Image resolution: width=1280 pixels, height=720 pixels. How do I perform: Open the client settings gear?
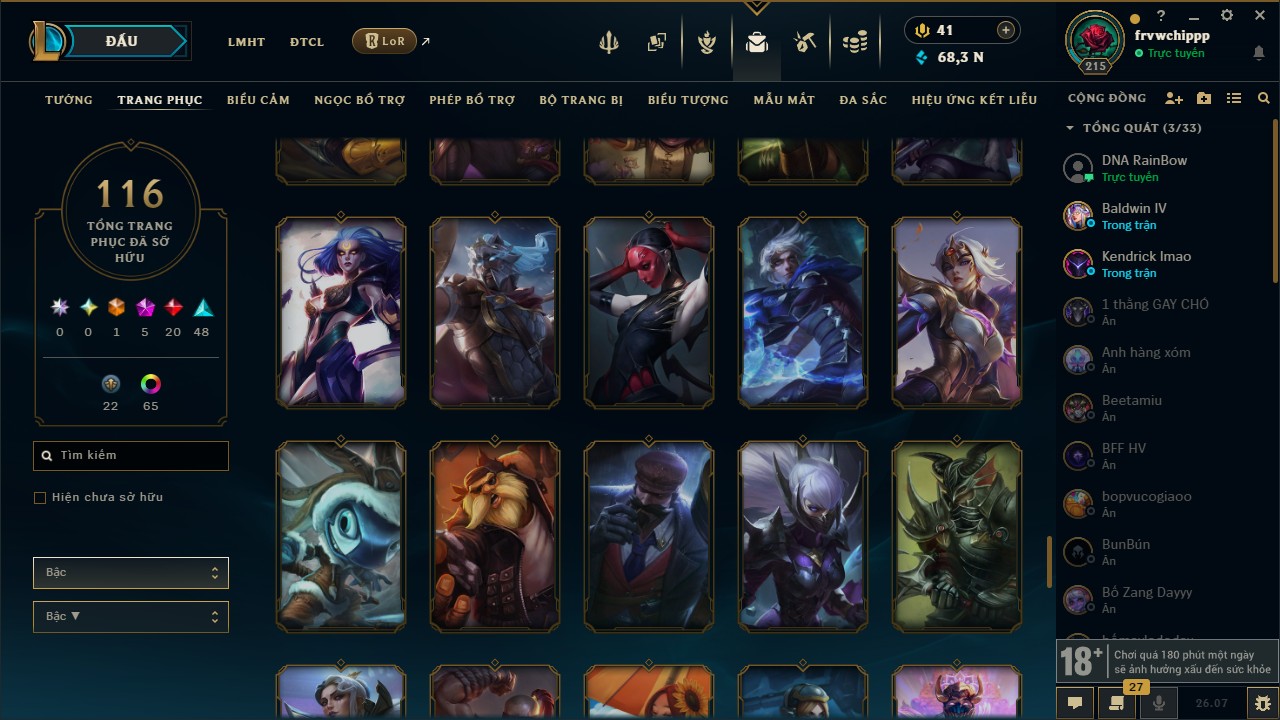pos(1227,16)
